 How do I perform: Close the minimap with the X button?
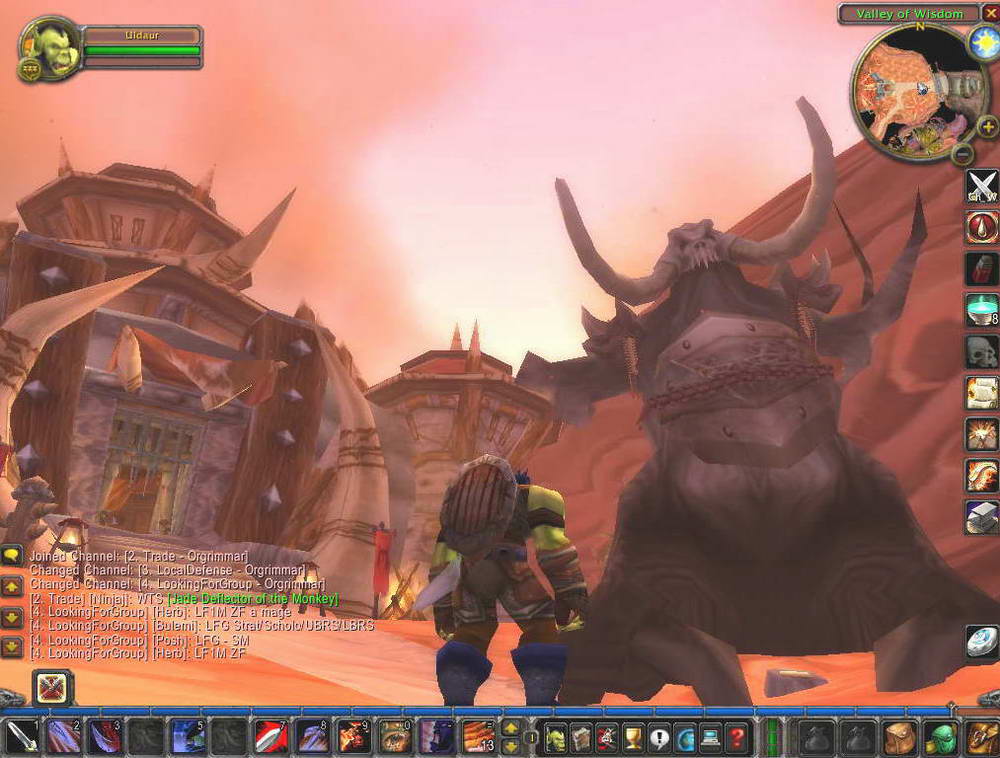click(984, 14)
